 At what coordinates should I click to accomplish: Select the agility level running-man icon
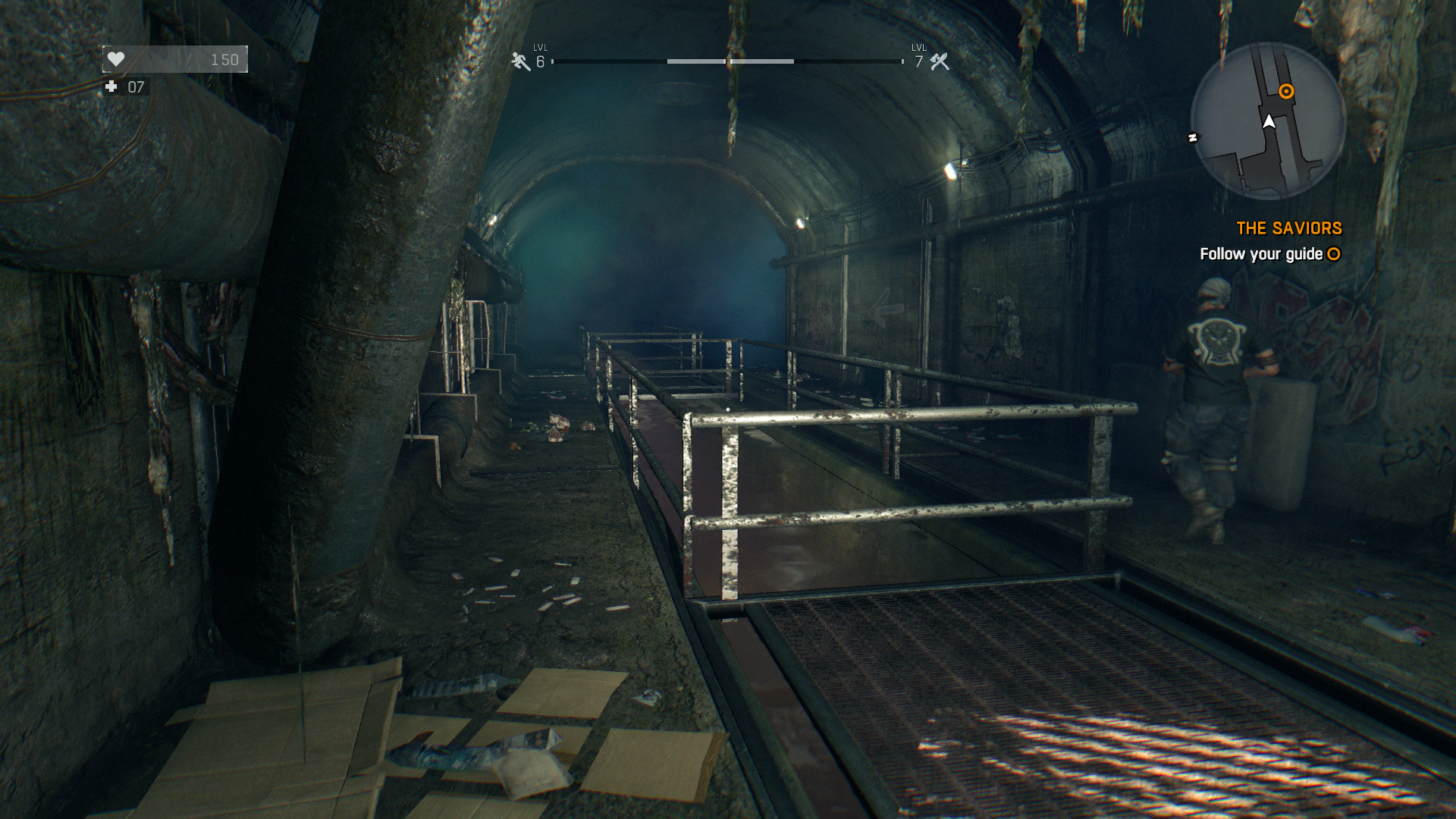coord(520,61)
